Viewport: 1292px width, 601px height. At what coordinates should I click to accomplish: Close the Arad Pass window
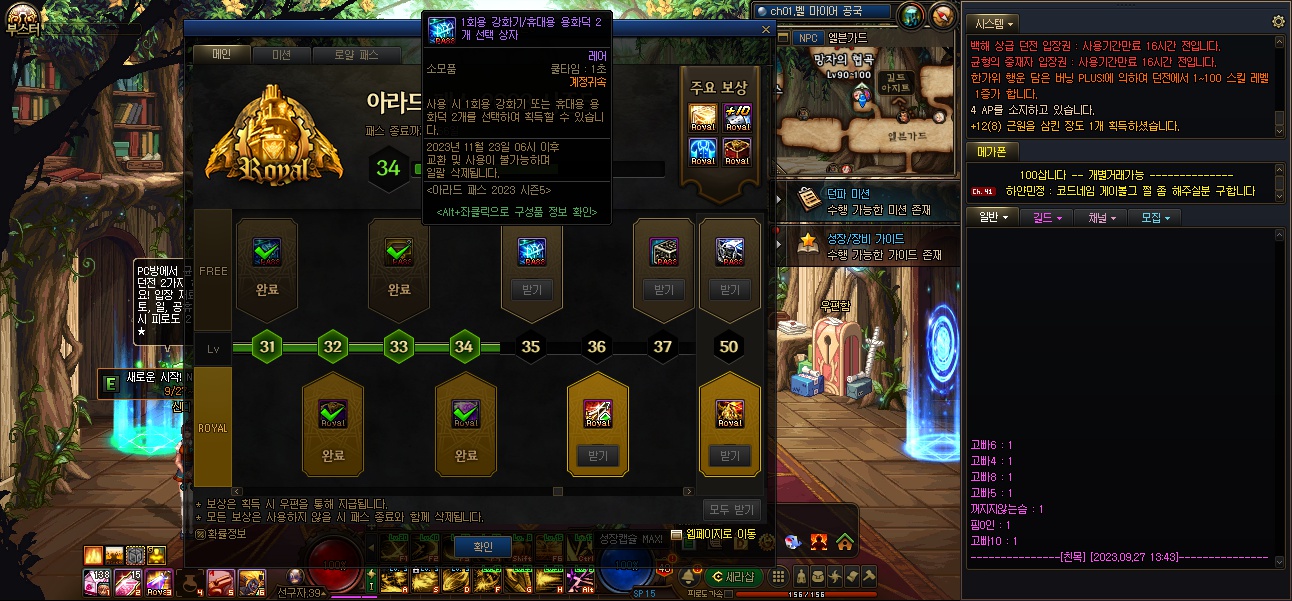(x=766, y=31)
